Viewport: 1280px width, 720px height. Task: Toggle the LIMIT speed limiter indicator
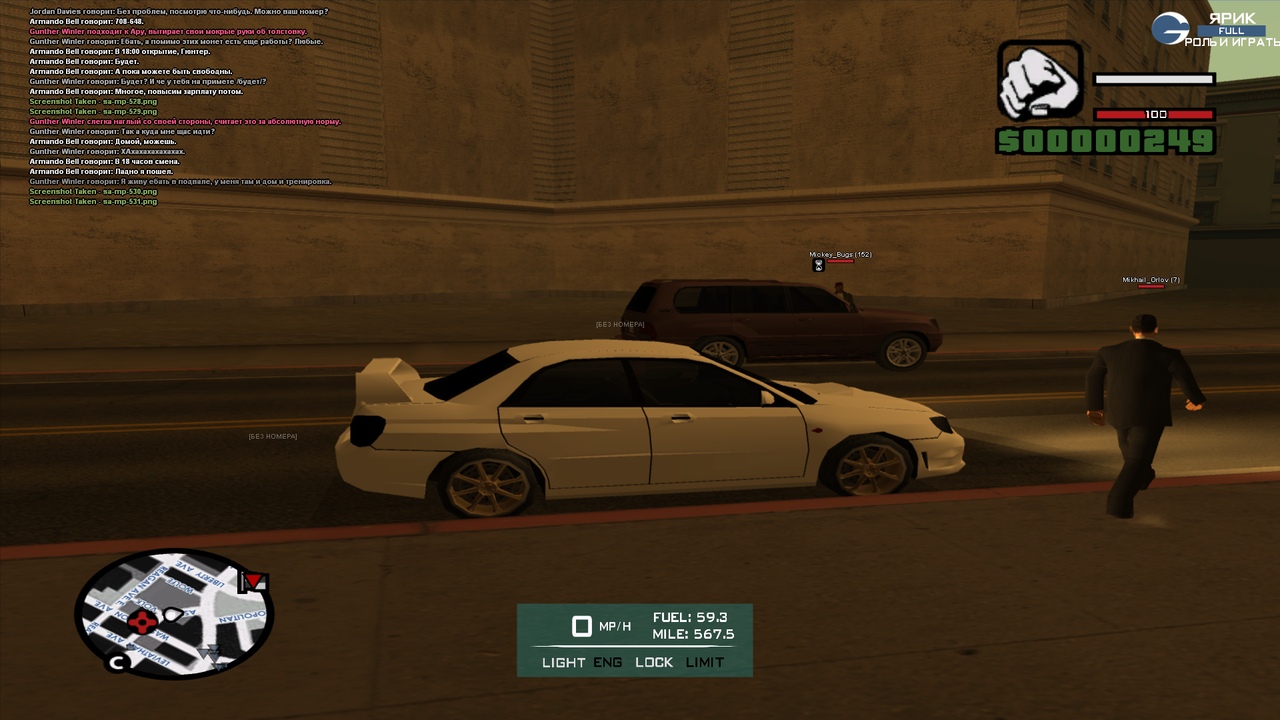705,662
